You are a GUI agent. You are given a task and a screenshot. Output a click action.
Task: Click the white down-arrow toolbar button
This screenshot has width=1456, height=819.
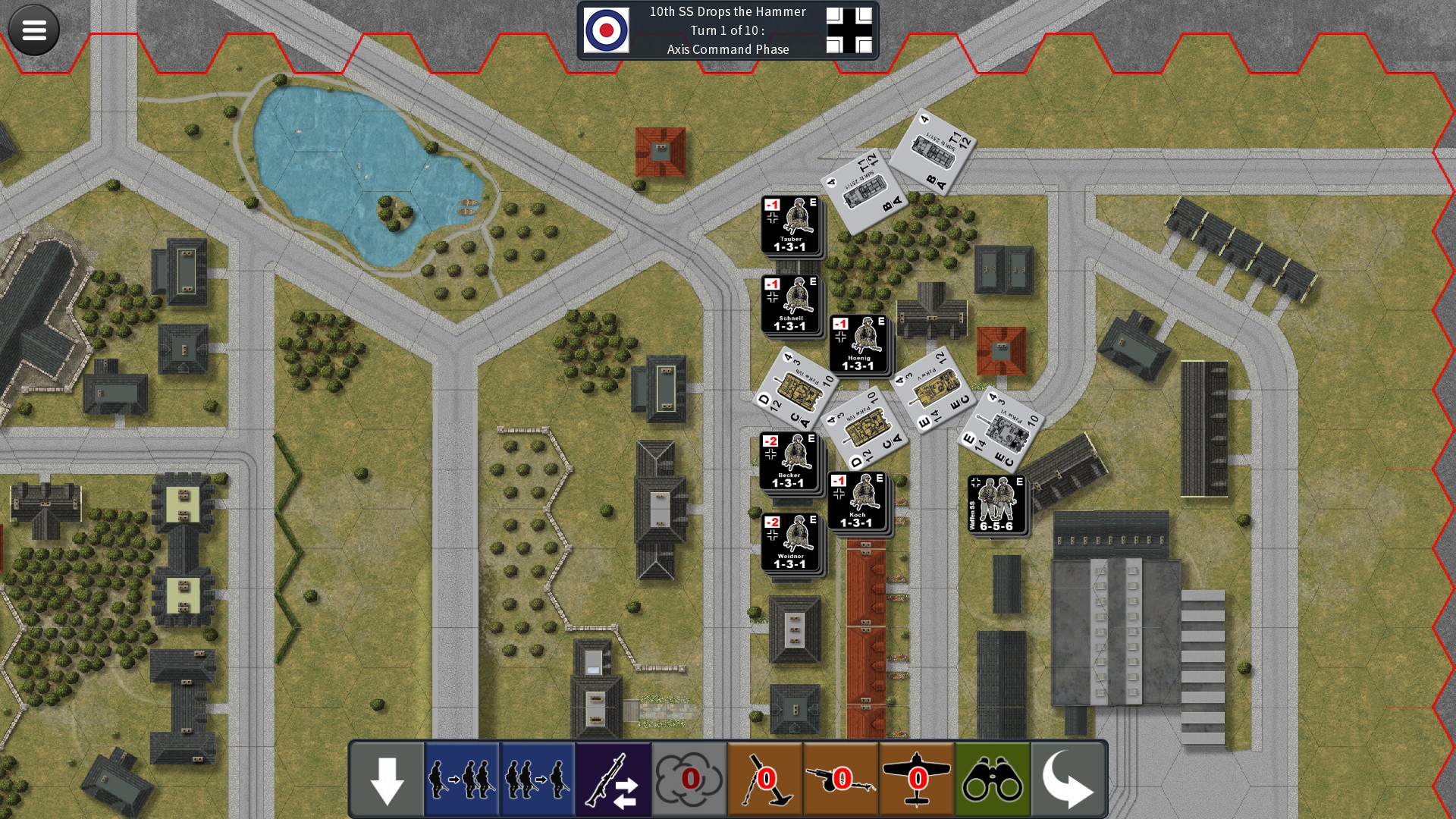[x=387, y=780]
